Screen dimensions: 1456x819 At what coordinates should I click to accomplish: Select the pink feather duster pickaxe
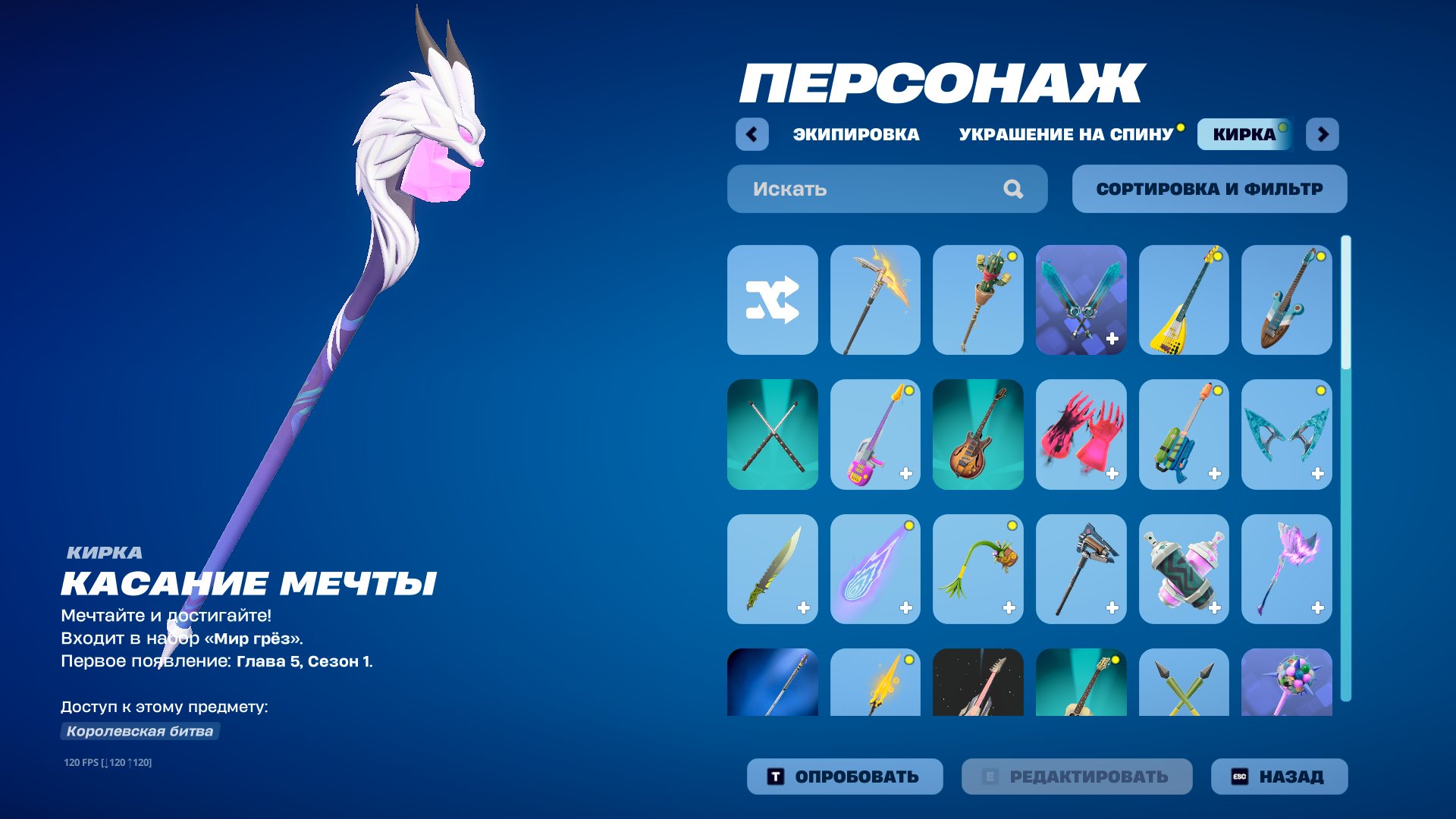point(1288,569)
